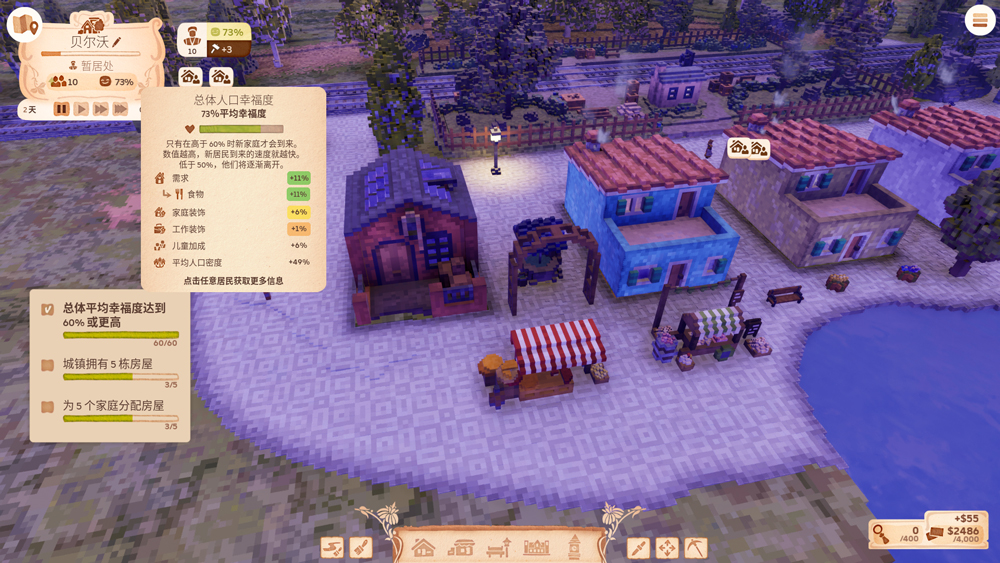Click the population count of 10 in town panel
This screenshot has width=1000, height=563.
click(x=64, y=82)
